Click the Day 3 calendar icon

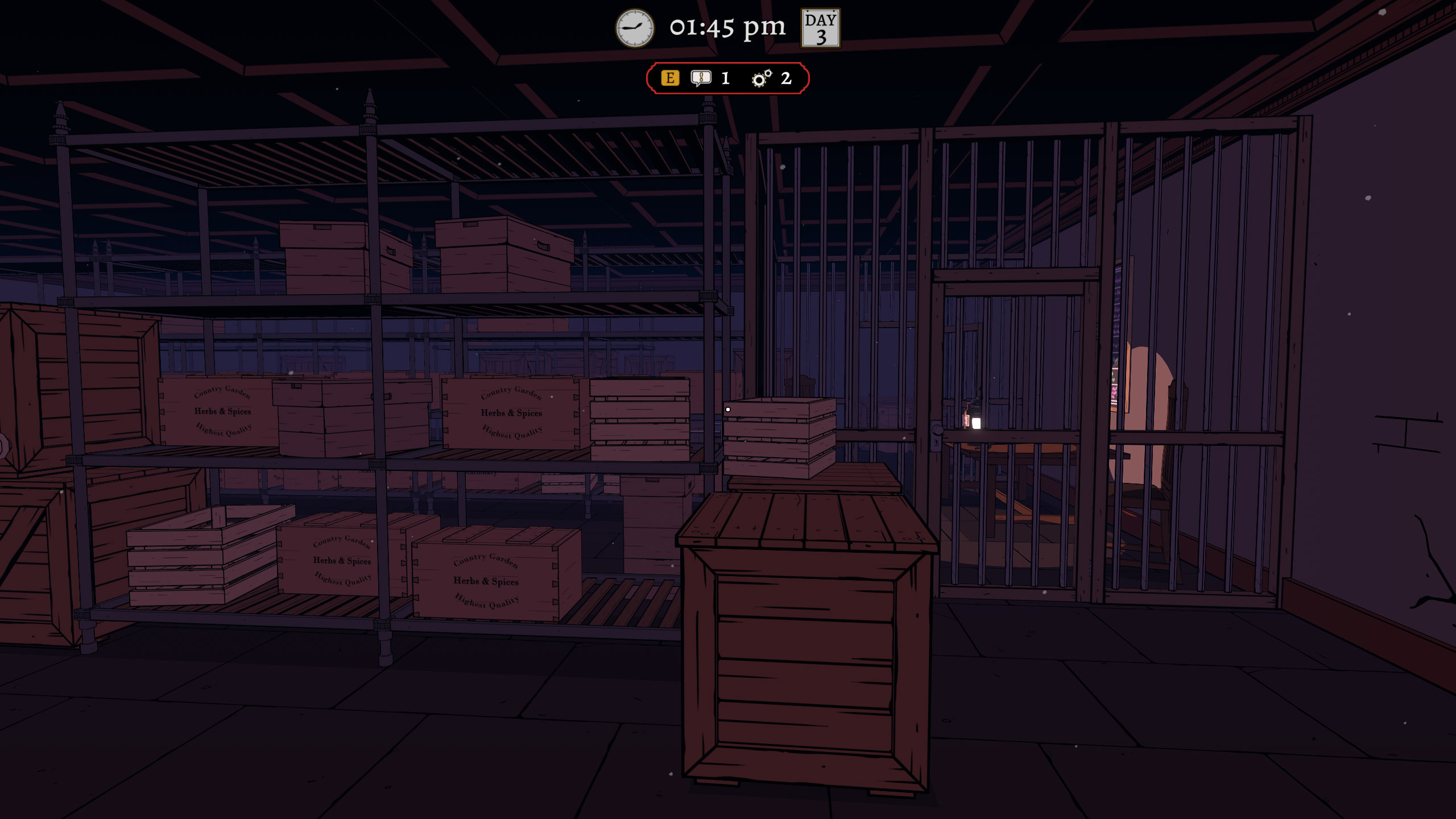pyautogui.click(x=820, y=28)
